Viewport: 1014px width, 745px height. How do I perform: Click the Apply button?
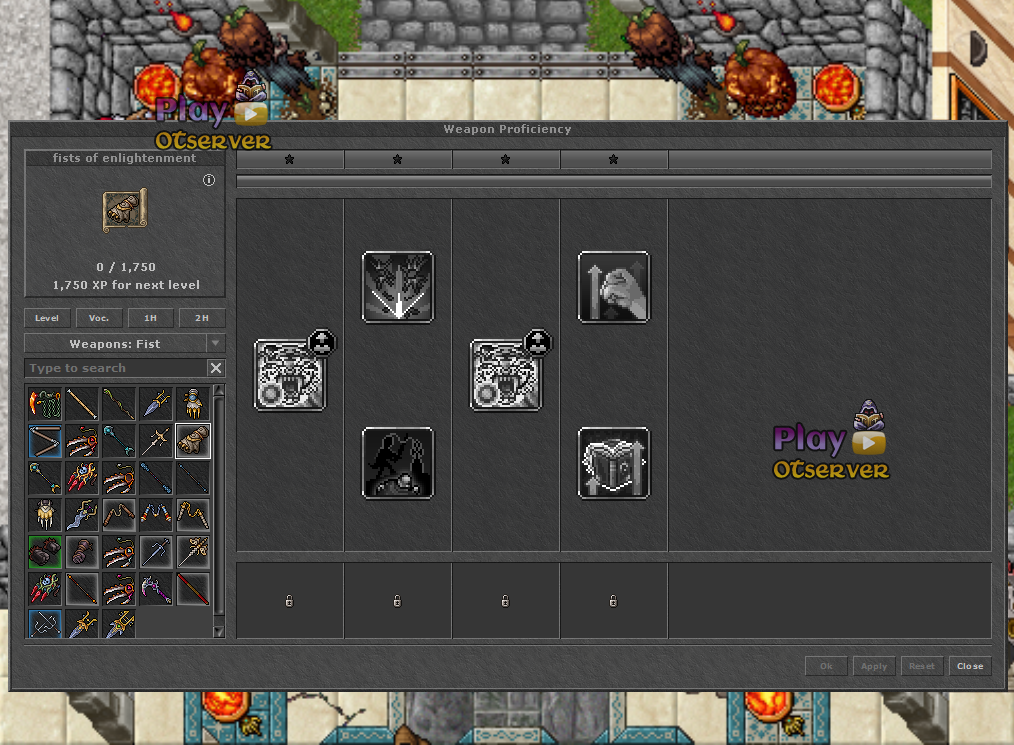click(873, 666)
